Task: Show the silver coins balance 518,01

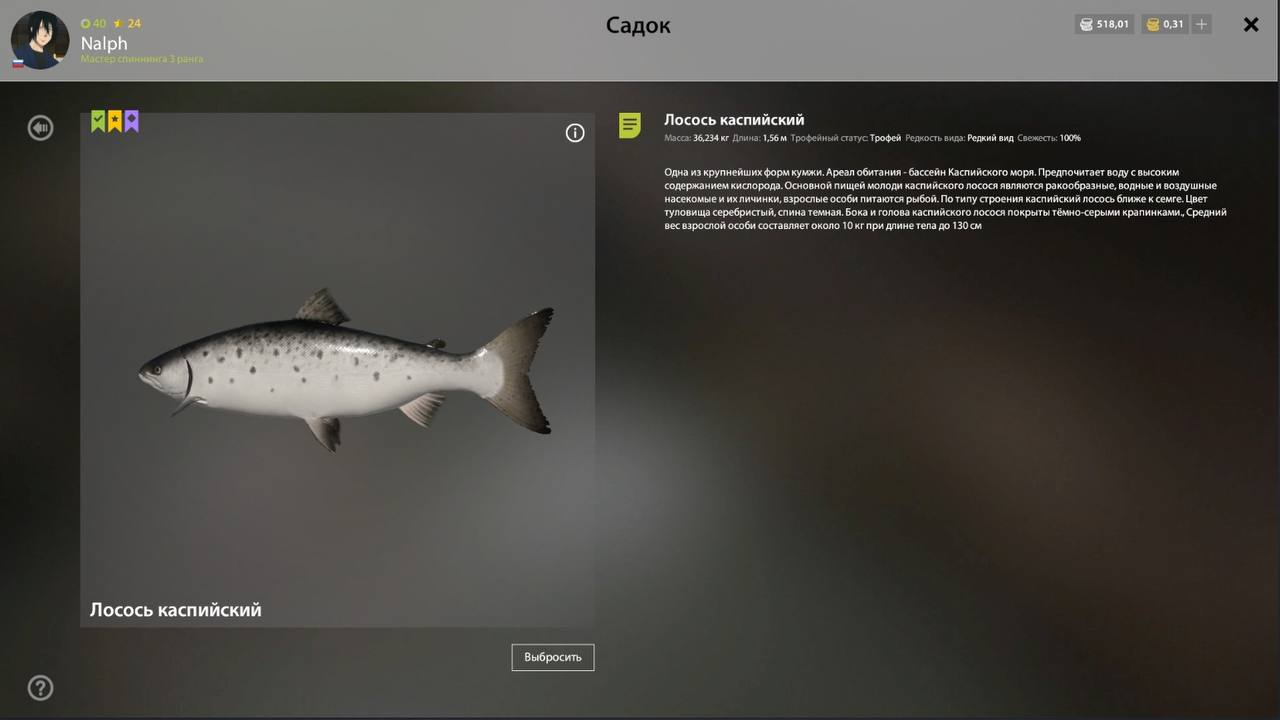Action: 1104,25
